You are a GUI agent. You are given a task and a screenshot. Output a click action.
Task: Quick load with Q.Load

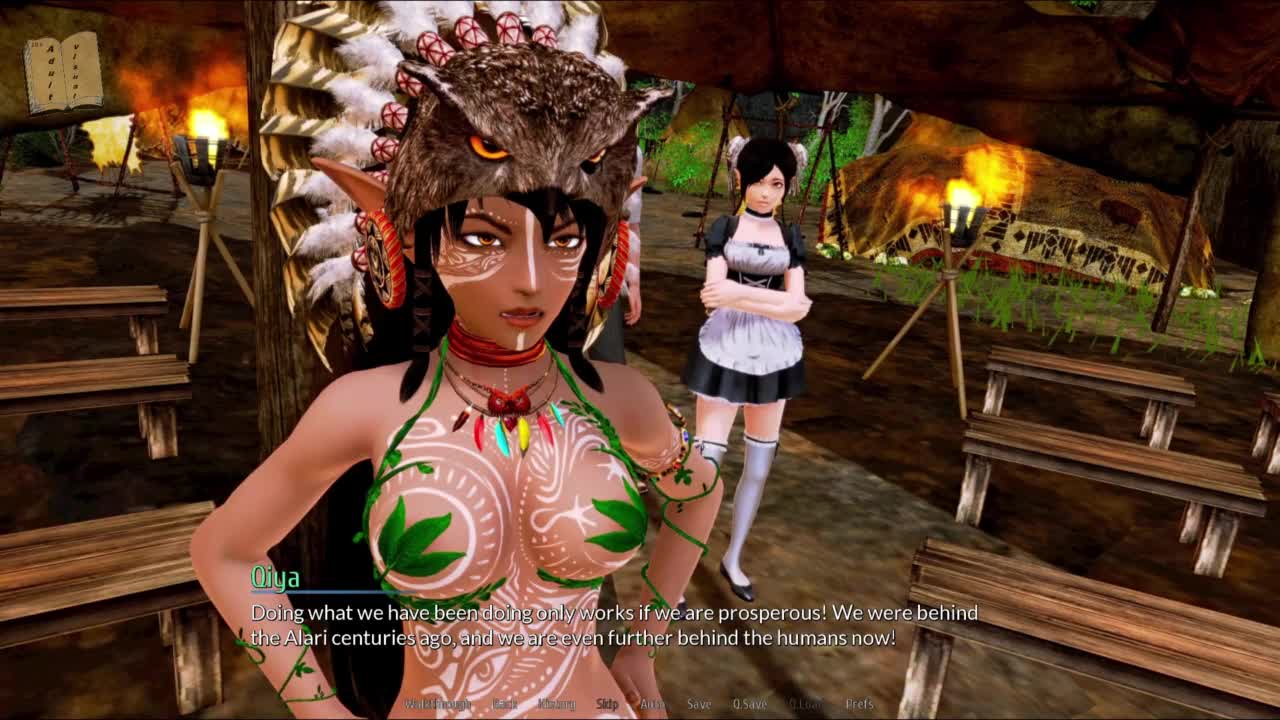pos(805,704)
